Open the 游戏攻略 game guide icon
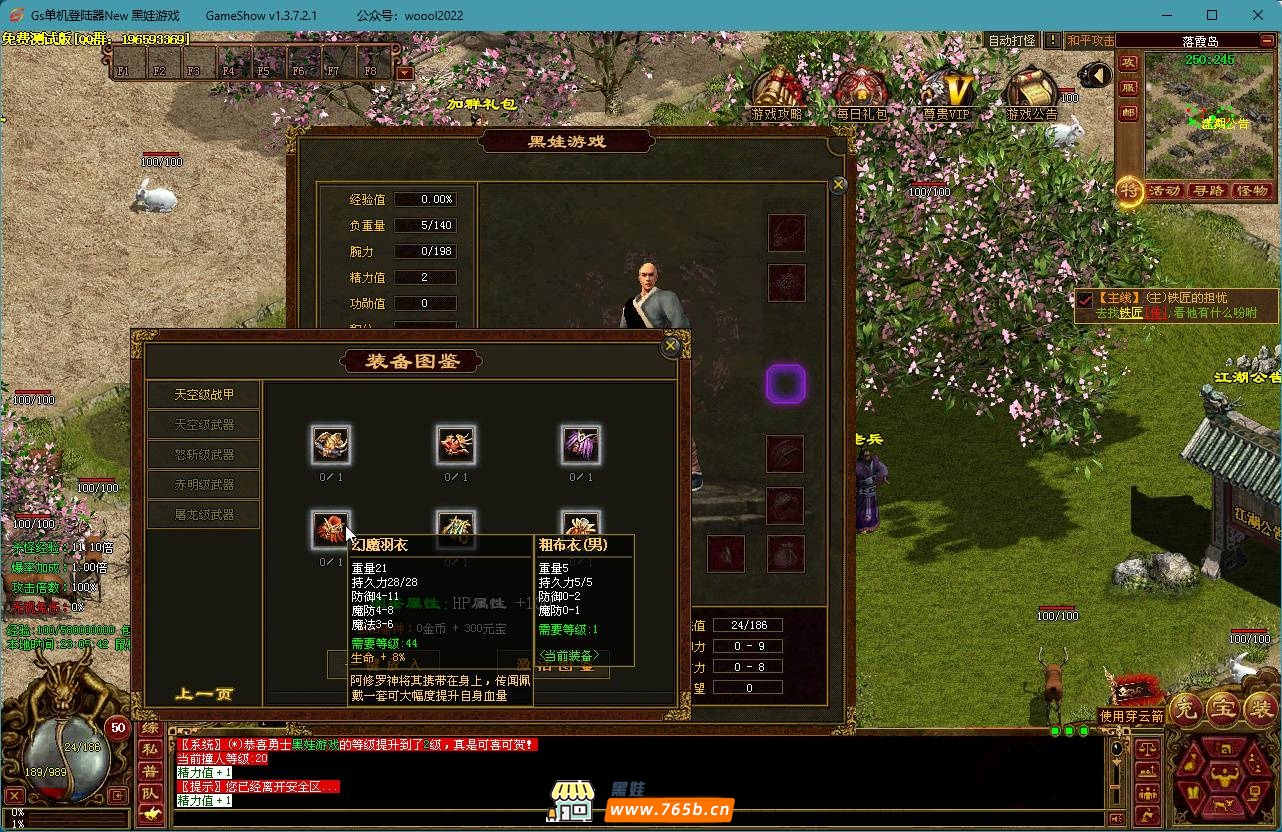The image size is (1282, 832). coord(776,91)
